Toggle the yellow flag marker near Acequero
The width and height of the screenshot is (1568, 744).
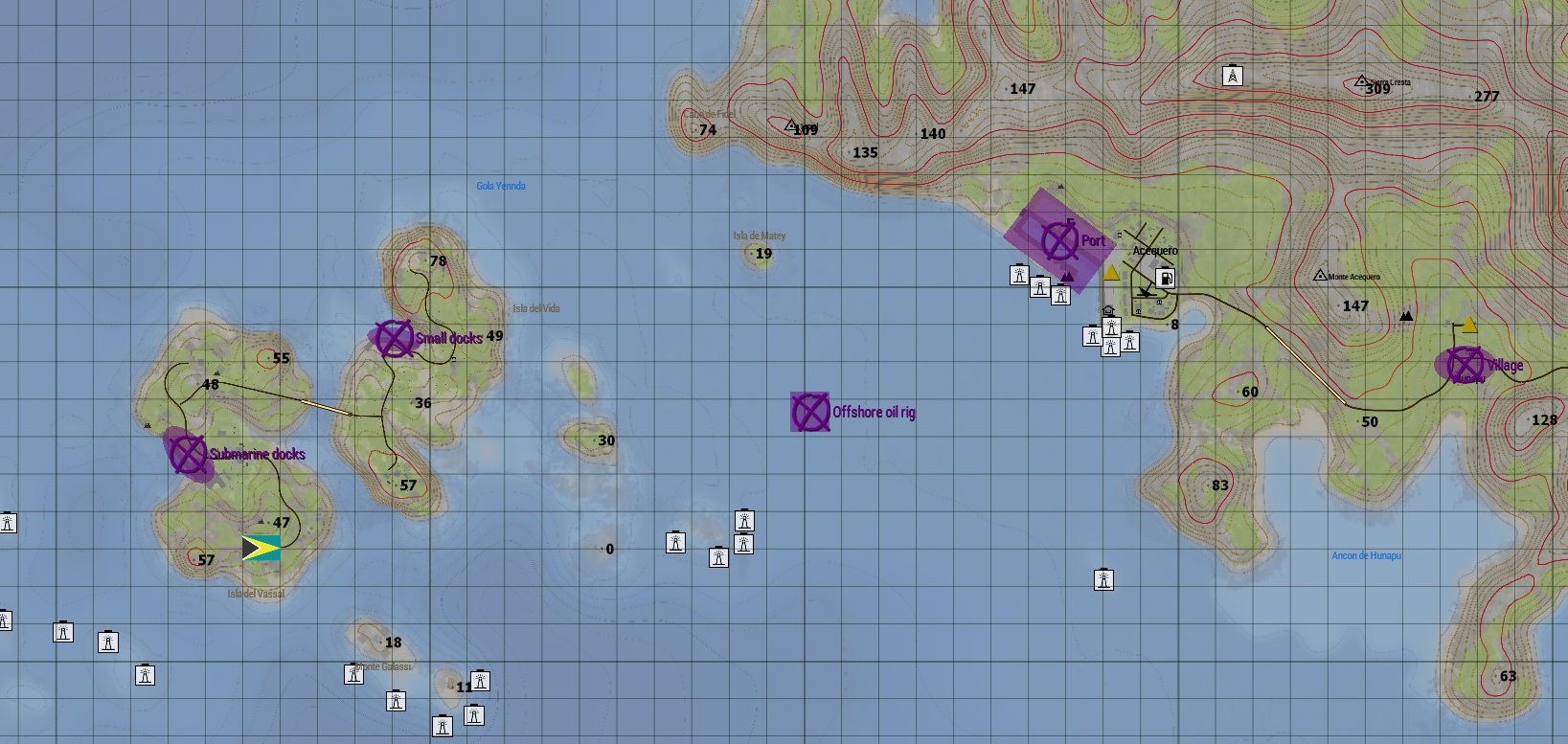(x=1111, y=271)
